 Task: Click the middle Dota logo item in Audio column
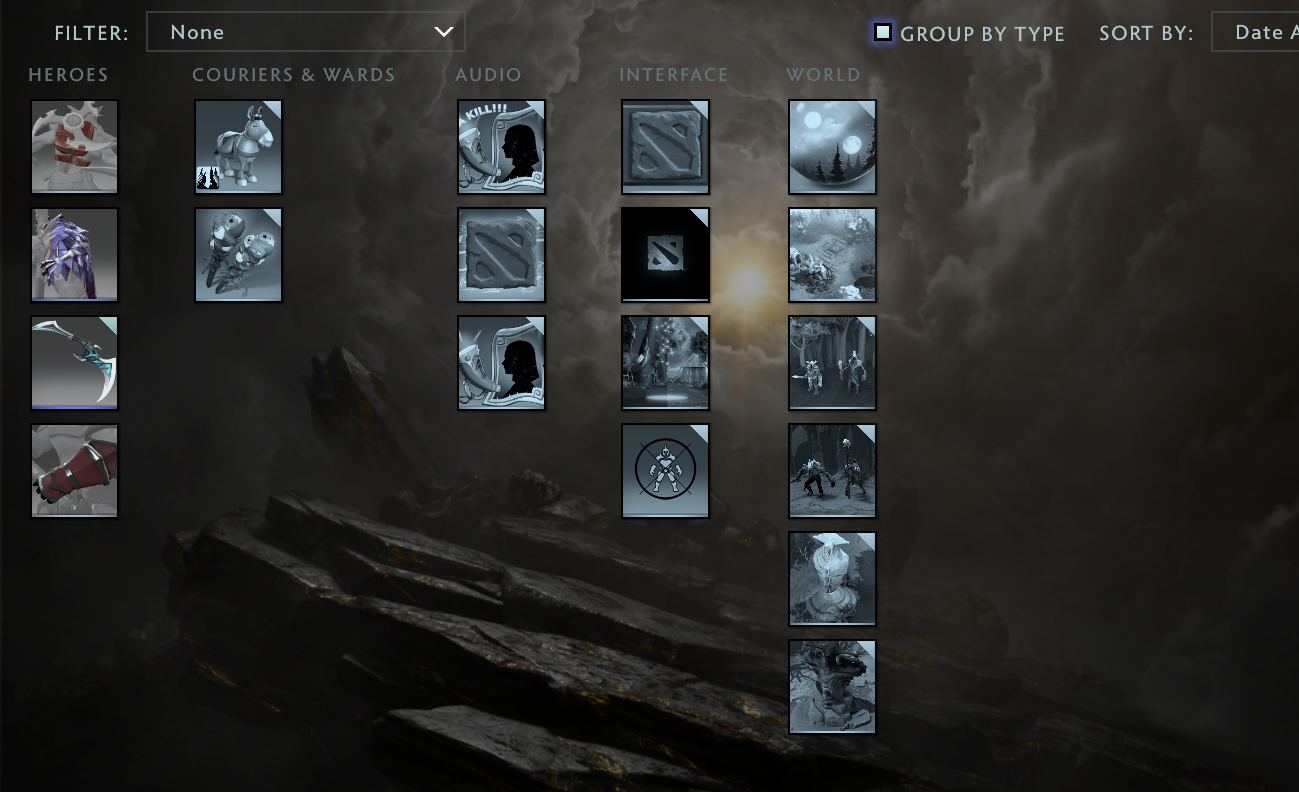[x=501, y=254]
